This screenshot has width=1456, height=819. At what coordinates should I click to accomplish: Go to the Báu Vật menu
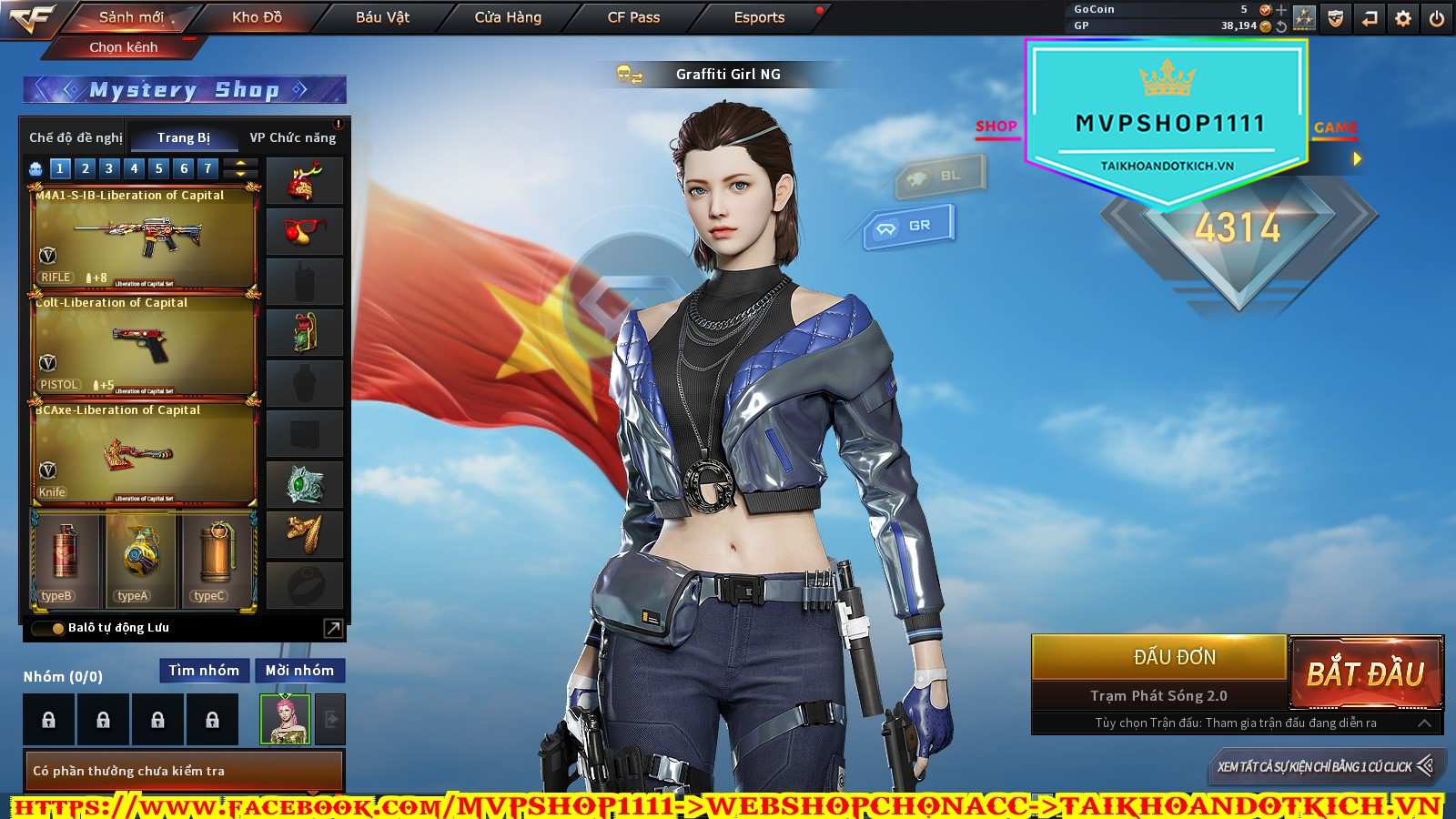[382, 17]
